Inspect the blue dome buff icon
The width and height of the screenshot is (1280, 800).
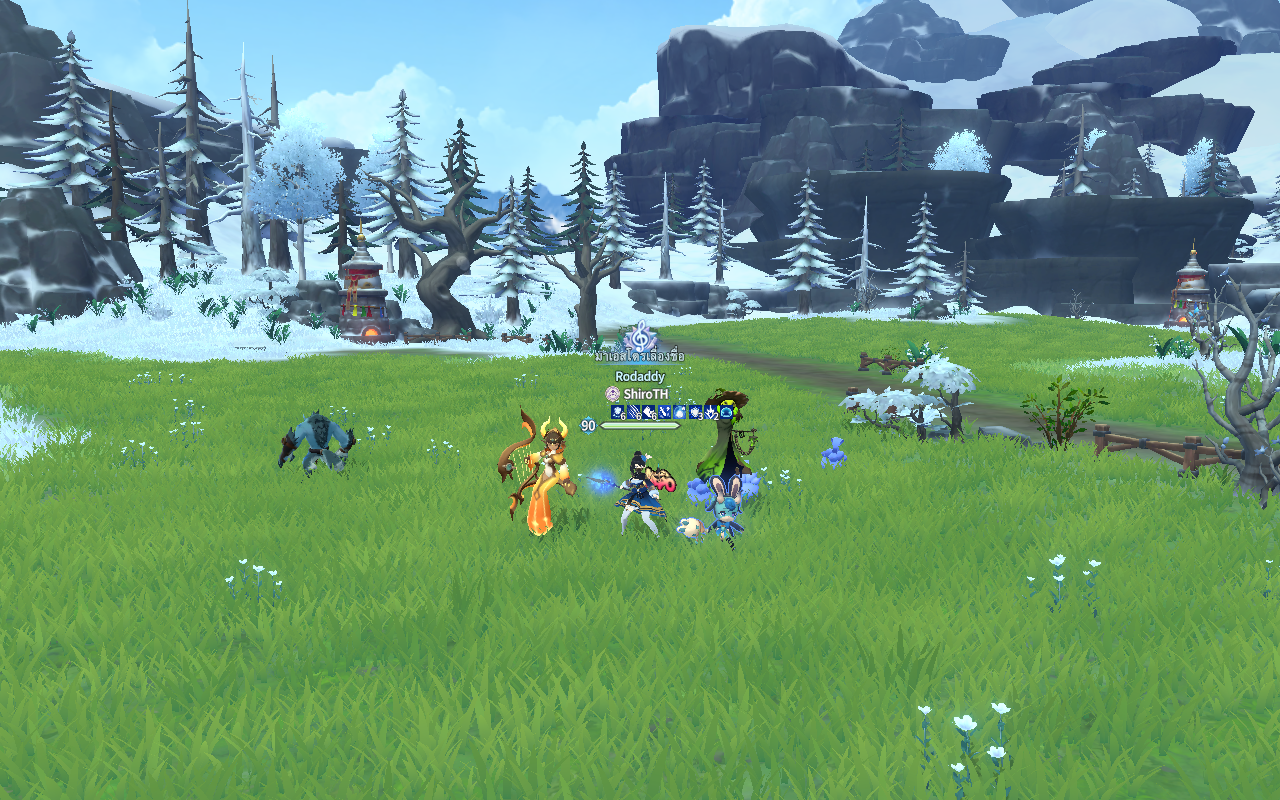726,412
